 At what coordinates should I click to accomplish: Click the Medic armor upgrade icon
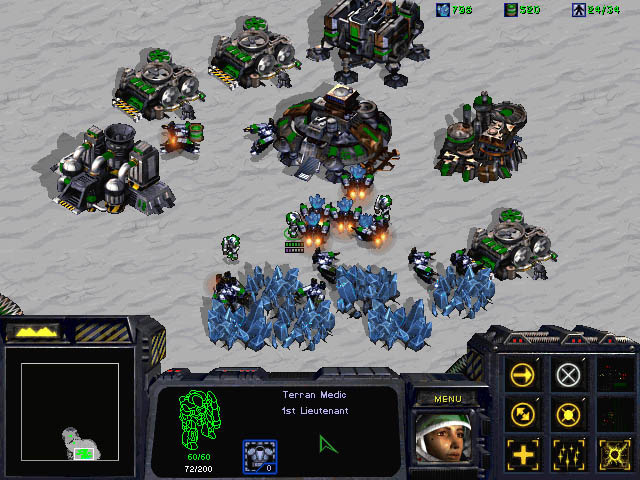pyautogui.click(x=260, y=456)
